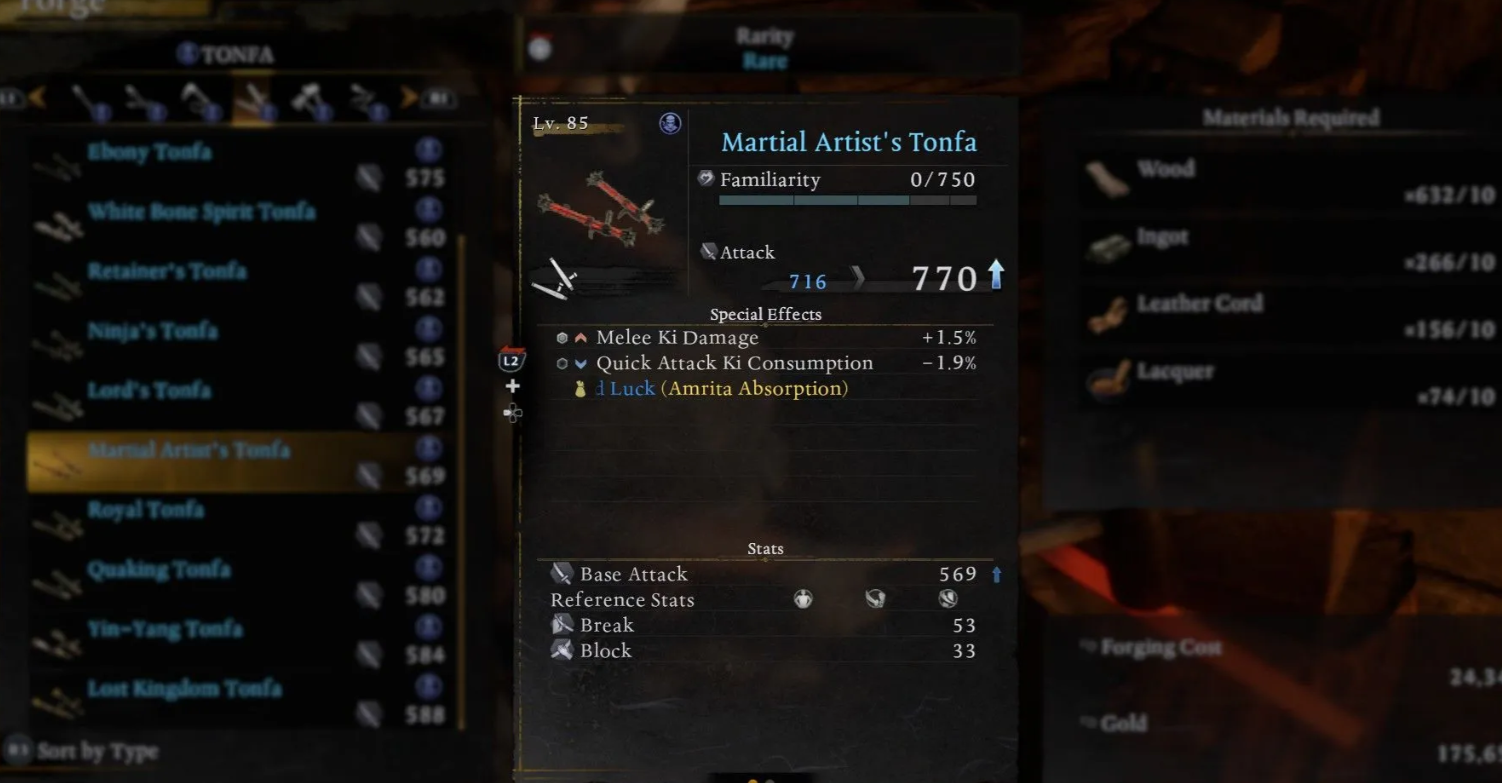Click the Martial Artist's Tonfa weapon thumbnail
This screenshot has height=783, width=1502.
pos(600,208)
